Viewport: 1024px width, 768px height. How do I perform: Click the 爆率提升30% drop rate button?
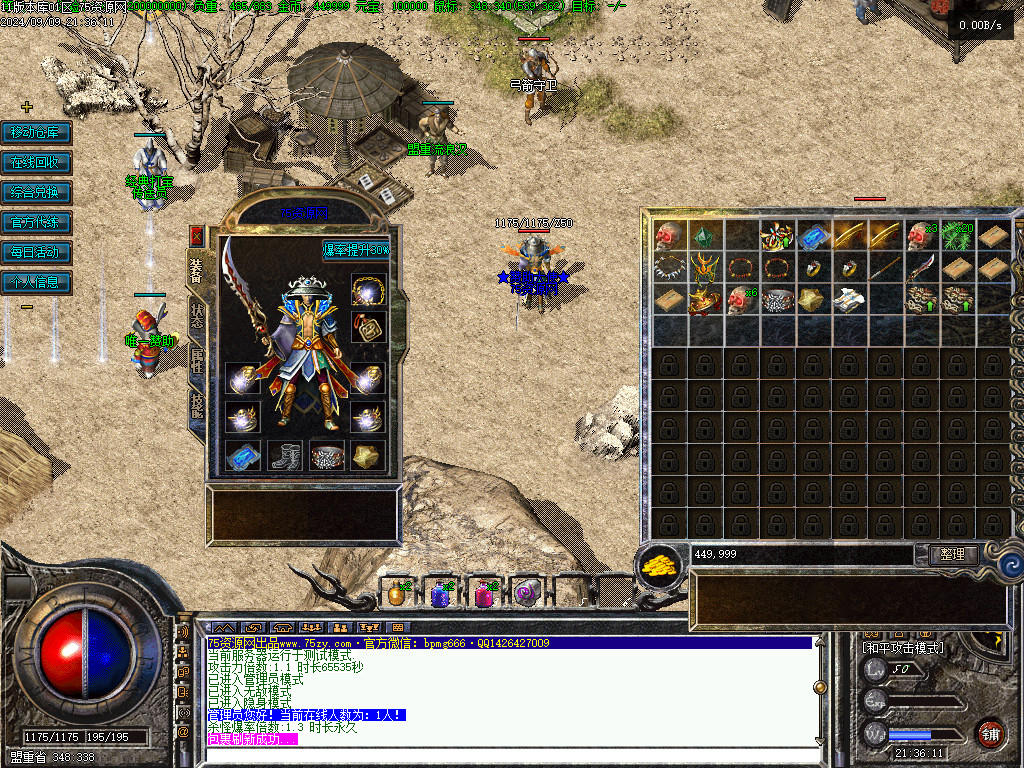[x=356, y=249]
